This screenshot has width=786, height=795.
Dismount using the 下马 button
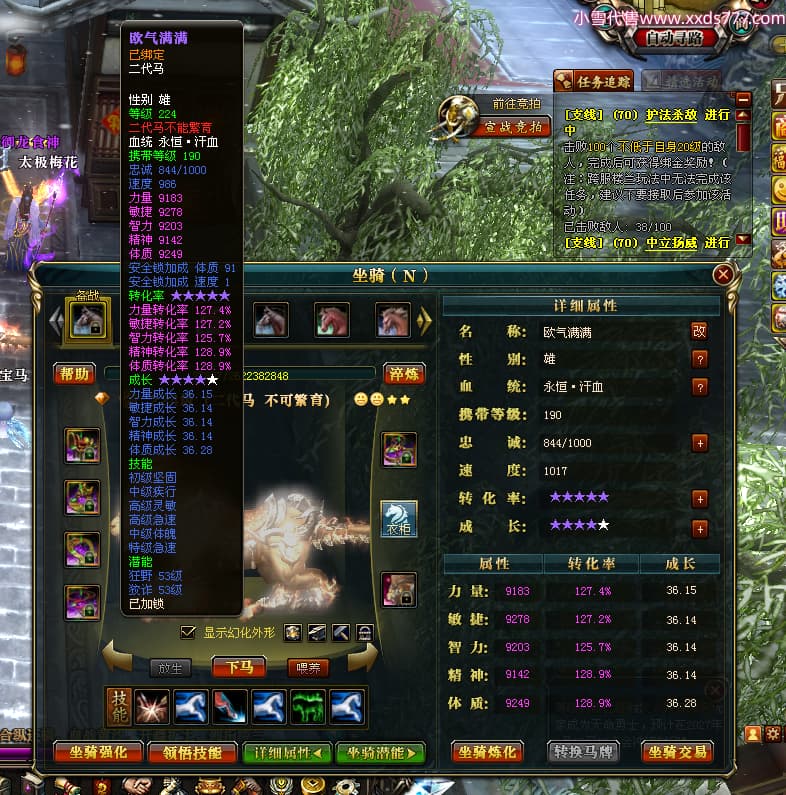coord(239,667)
